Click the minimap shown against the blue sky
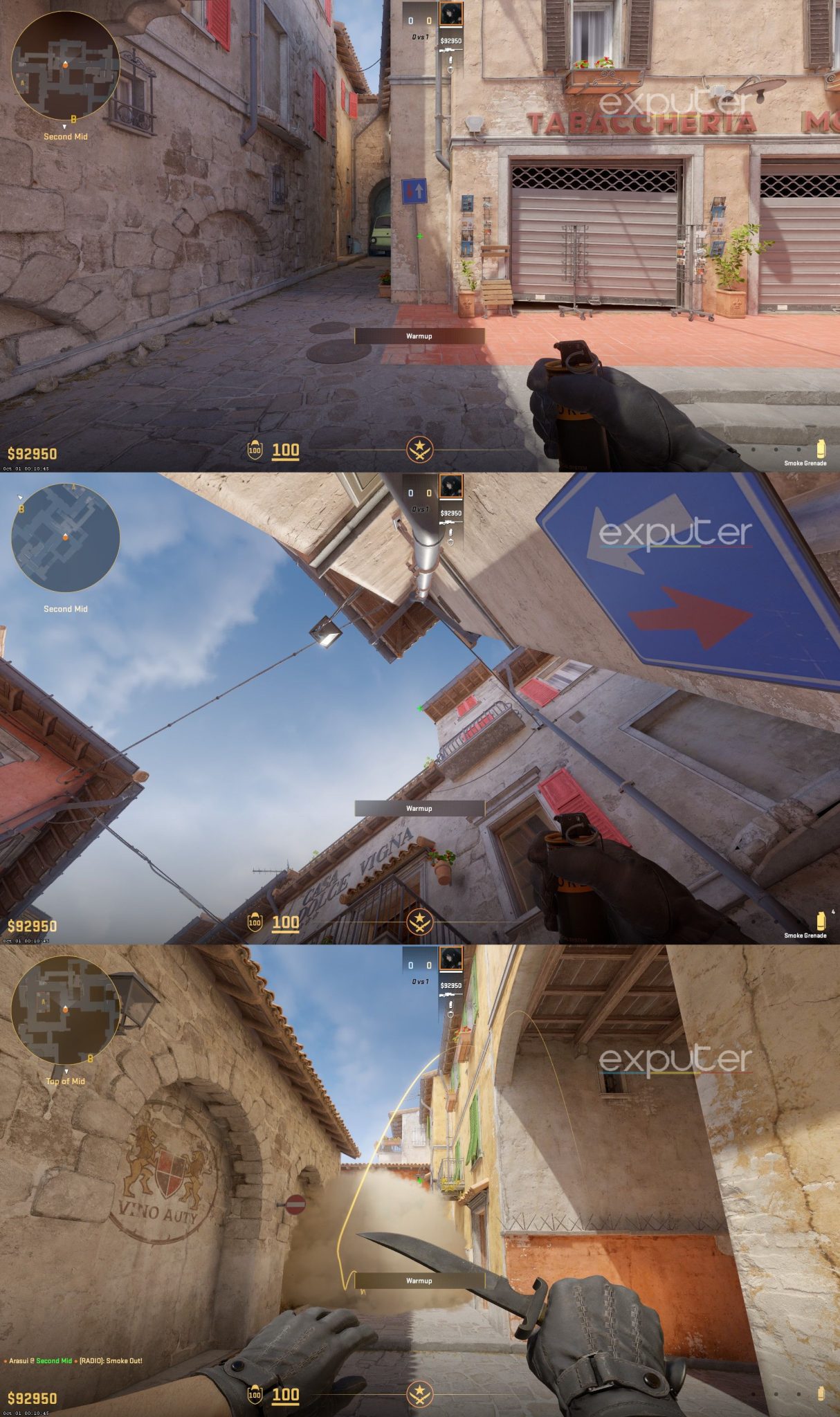The width and height of the screenshot is (840, 1417). tap(66, 538)
